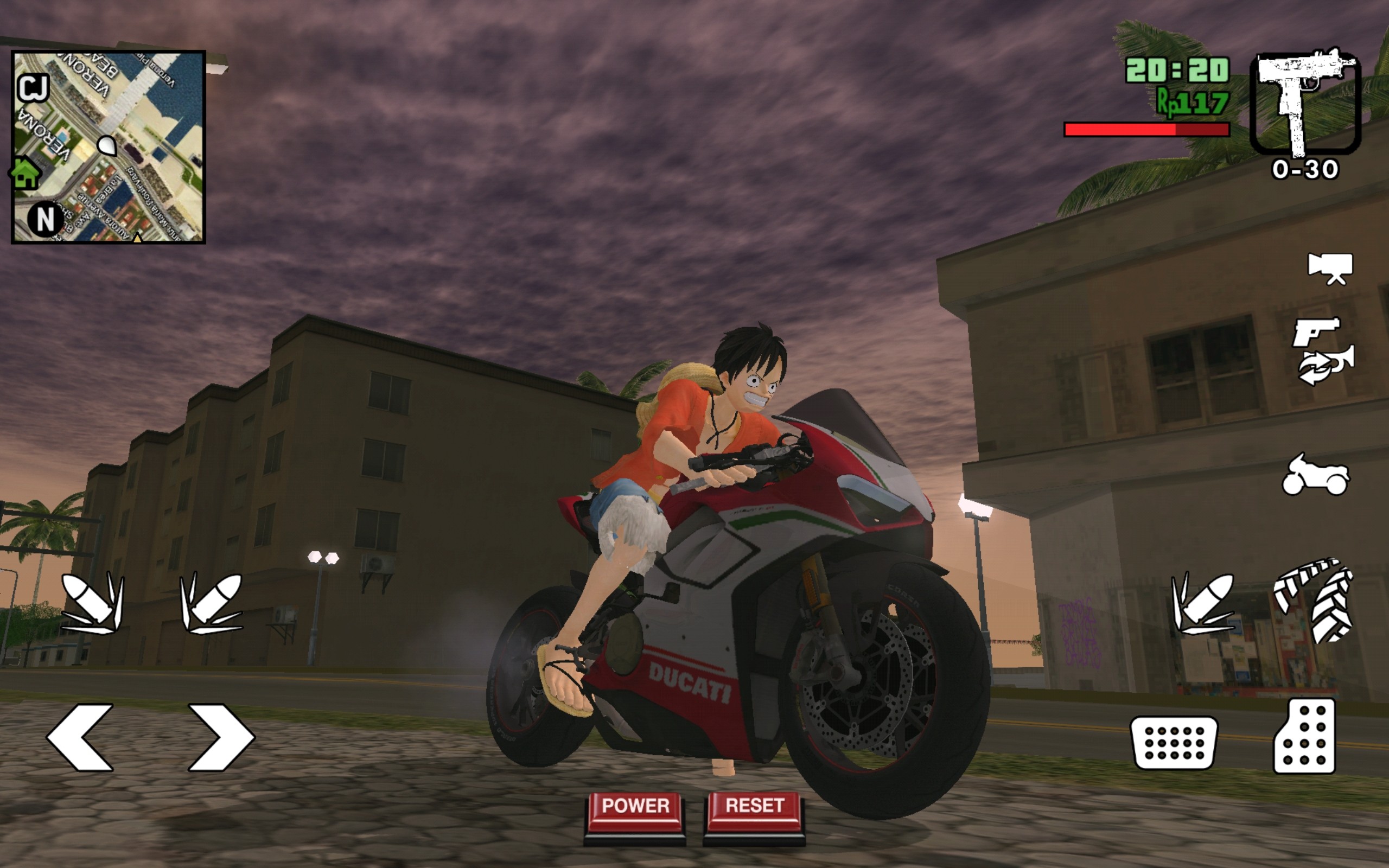Change the camera view with the camera icon

coord(1329,269)
